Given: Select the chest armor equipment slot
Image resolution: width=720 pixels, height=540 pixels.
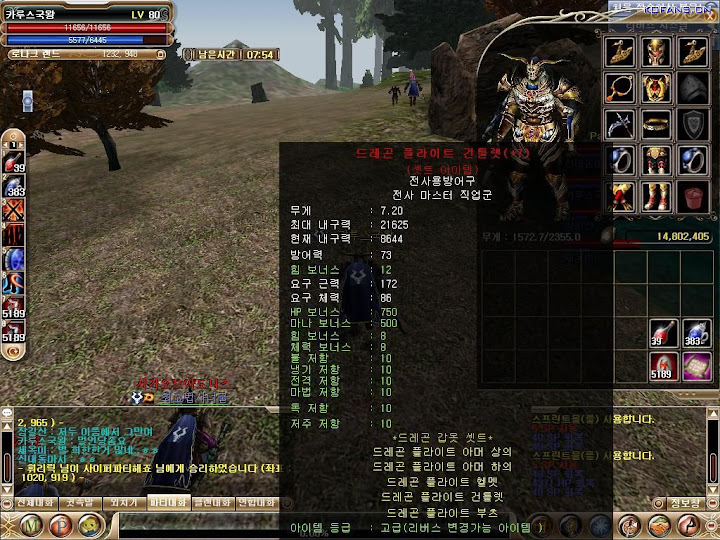Looking at the screenshot, I should [658, 89].
